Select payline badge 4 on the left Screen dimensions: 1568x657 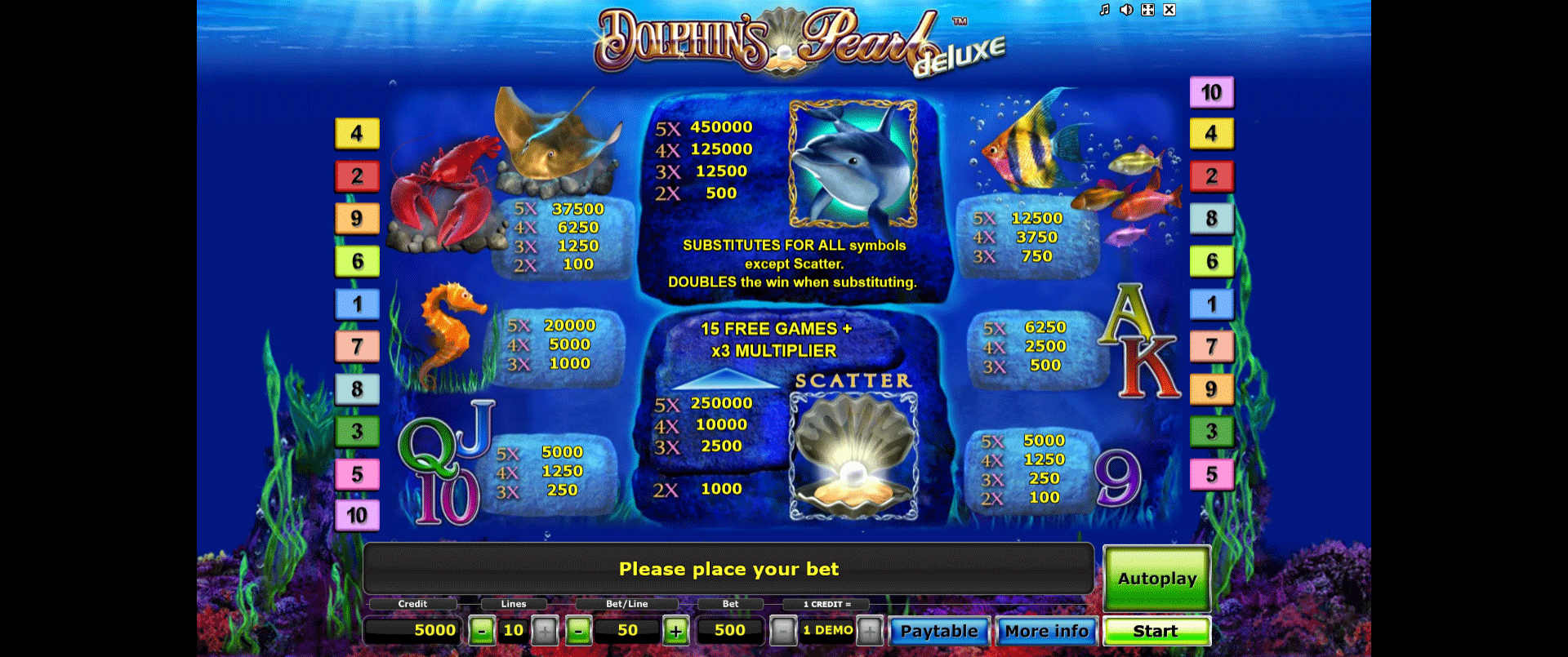[x=357, y=133]
